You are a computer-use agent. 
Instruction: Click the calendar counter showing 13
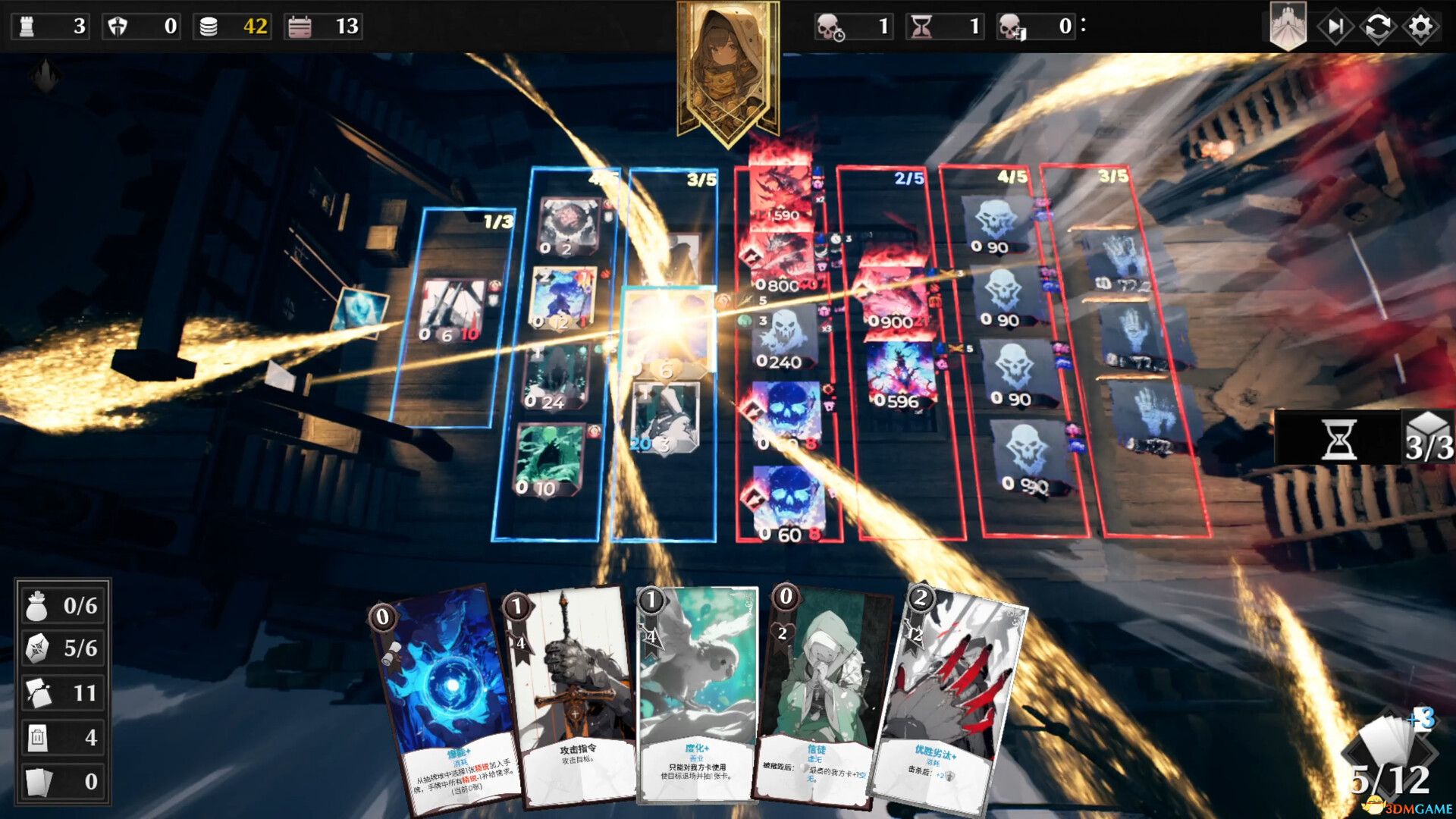322,27
